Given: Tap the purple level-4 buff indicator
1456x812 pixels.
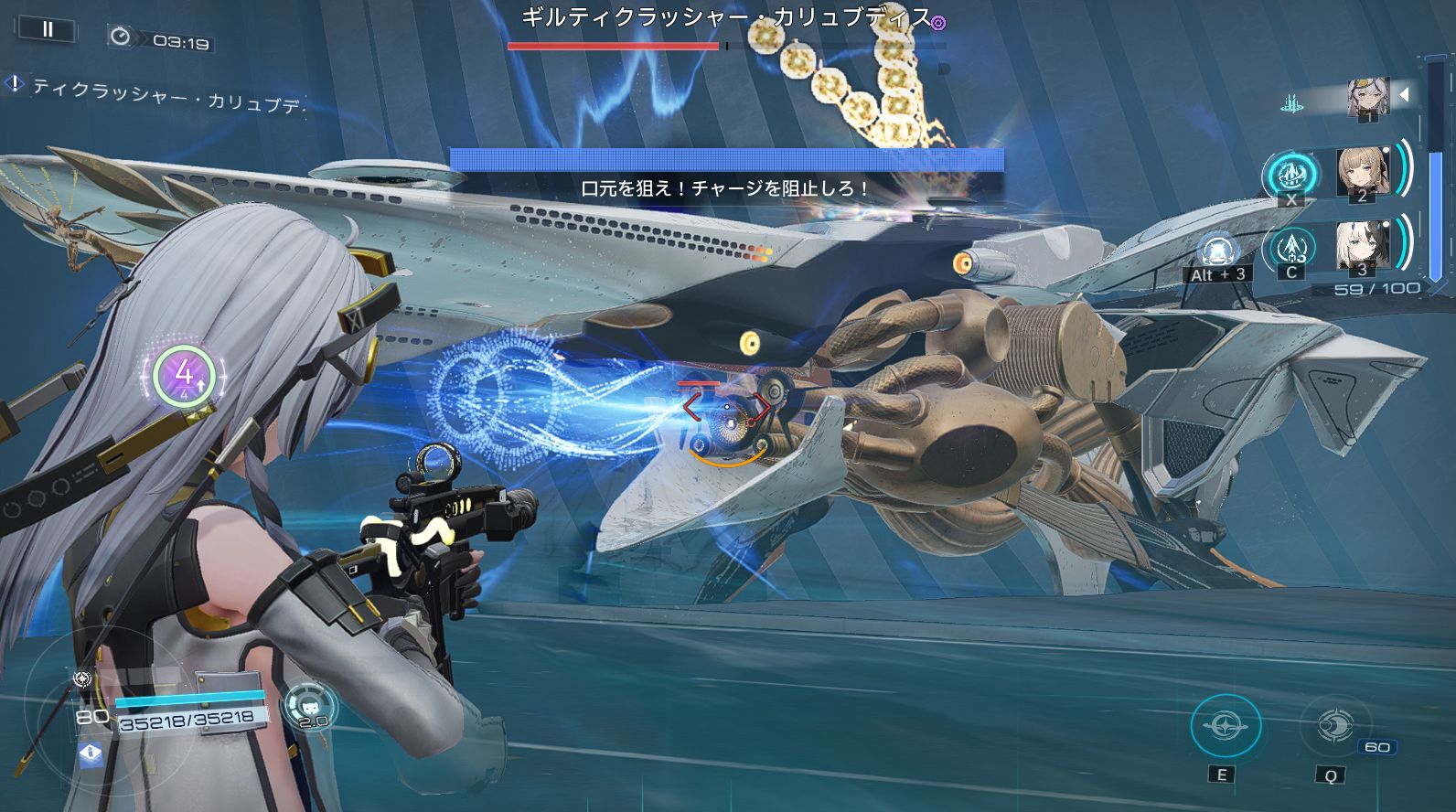Looking at the screenshot, I should pyautogui.click(x=184, y=374).
